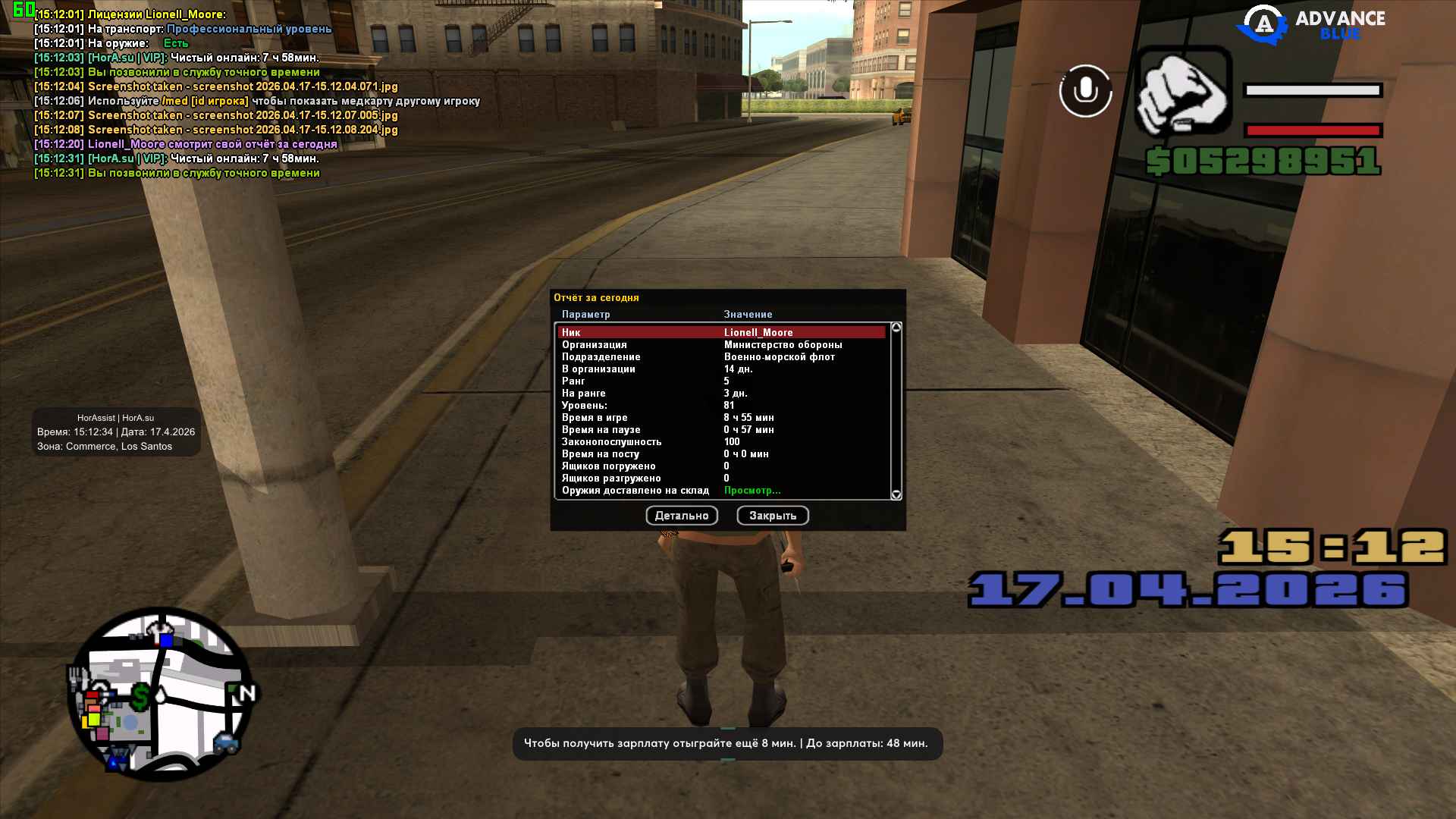Choose the Подразделение row
The width and height of the screenshot is (1456, 819).
(720, 357)
